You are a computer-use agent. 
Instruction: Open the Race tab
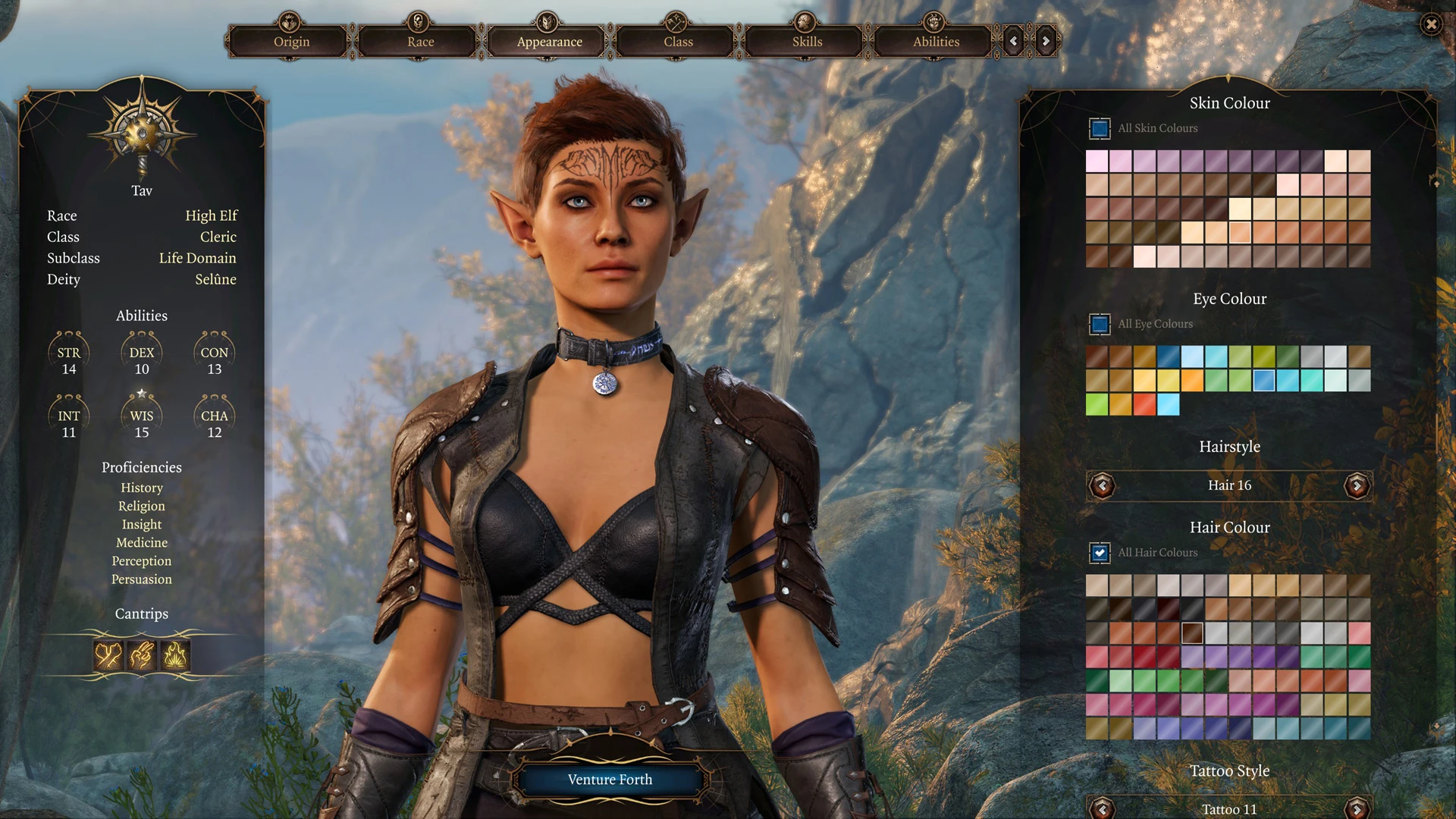coord(420,42)
